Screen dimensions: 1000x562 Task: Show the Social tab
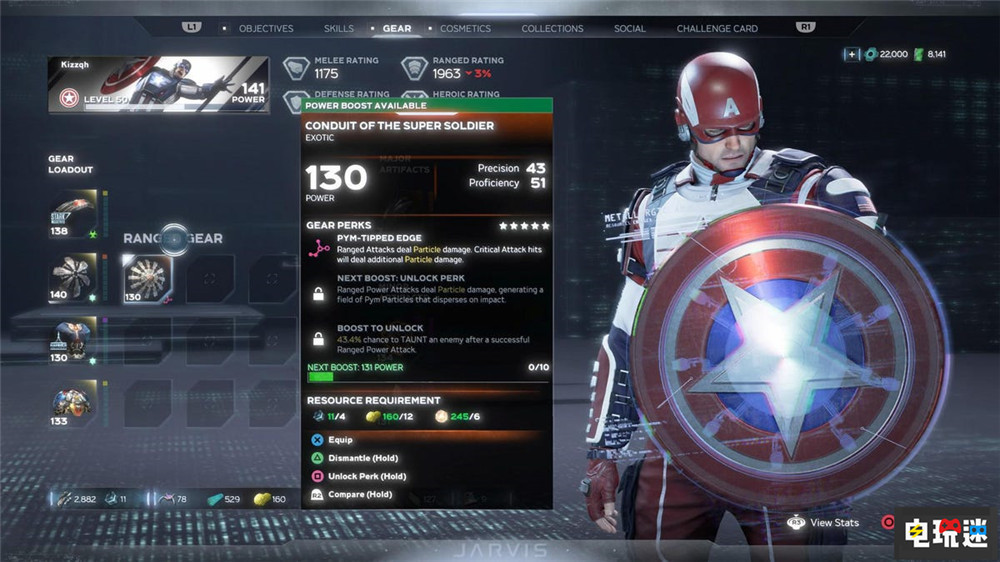coord(630,28)
